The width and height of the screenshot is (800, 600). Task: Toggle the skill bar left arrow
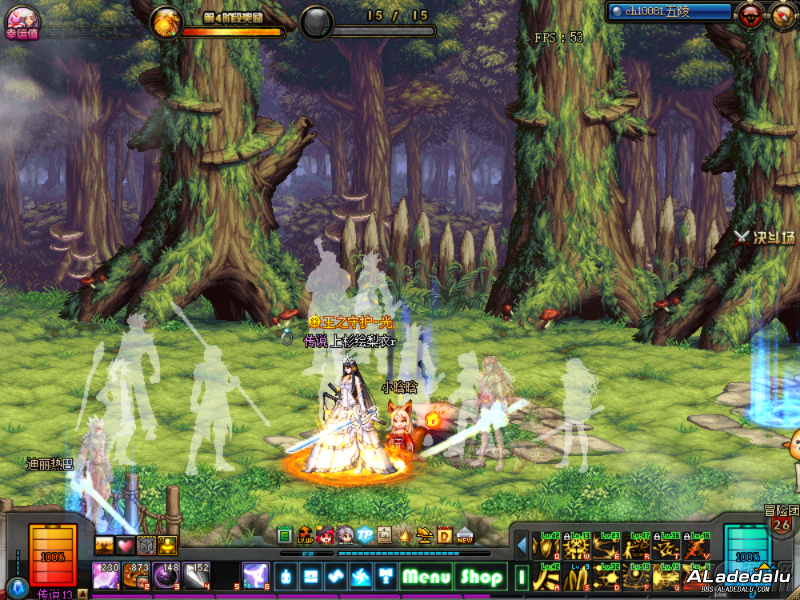[521, 545]
